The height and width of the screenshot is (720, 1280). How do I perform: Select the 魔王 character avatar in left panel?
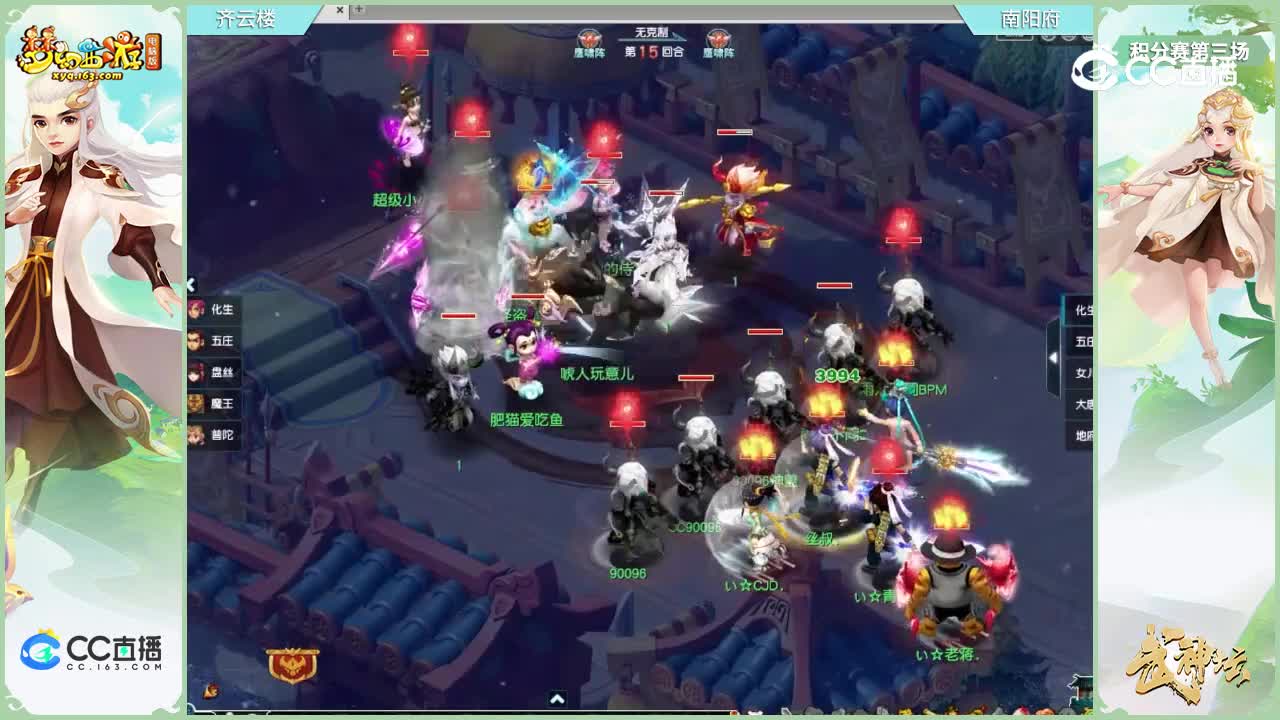[x=197, y=402]
